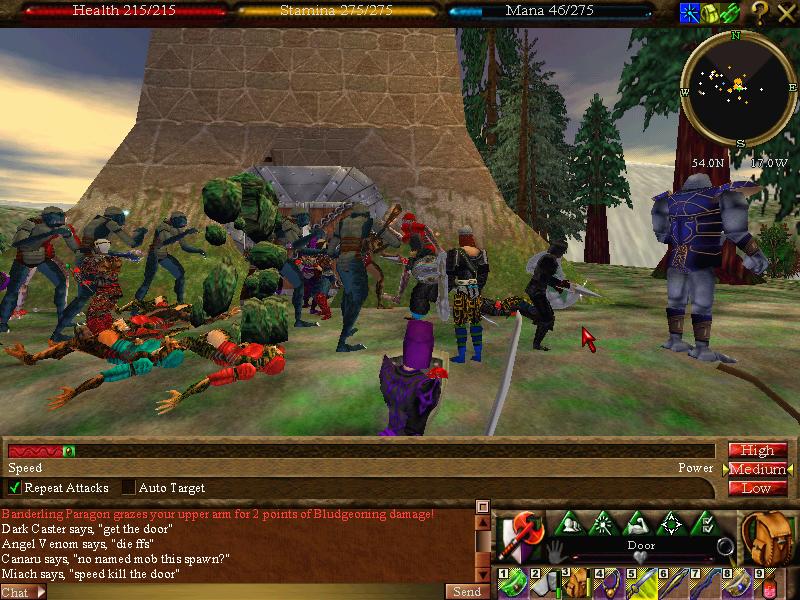This screenshot has height=600, width=800.
Task: Choose the Medium attack height
Action: 757,470
